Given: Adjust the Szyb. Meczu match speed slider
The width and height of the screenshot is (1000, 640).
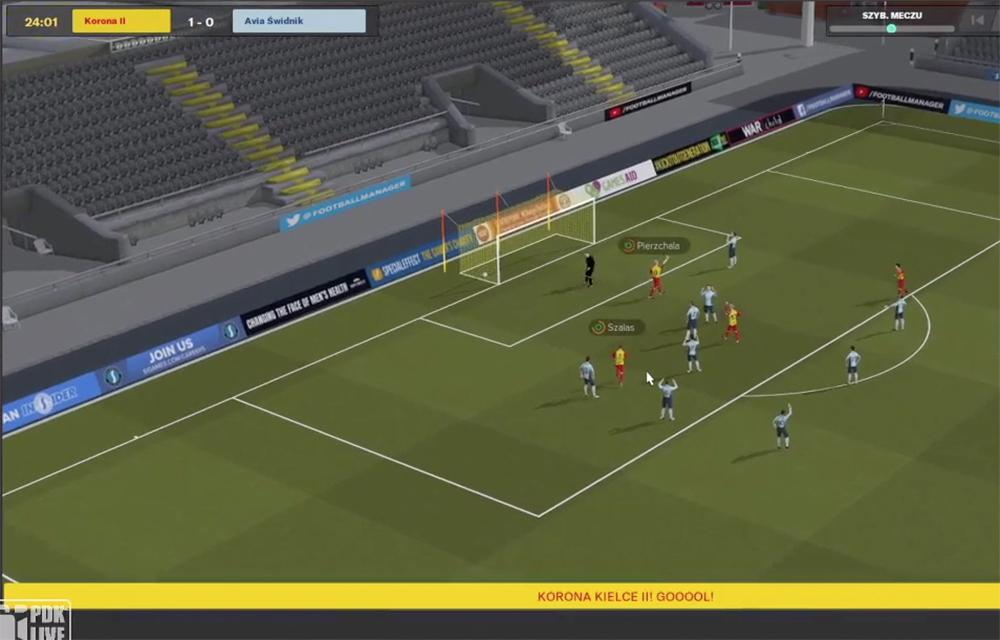Looking at the screenshot, I should (891, 29).
